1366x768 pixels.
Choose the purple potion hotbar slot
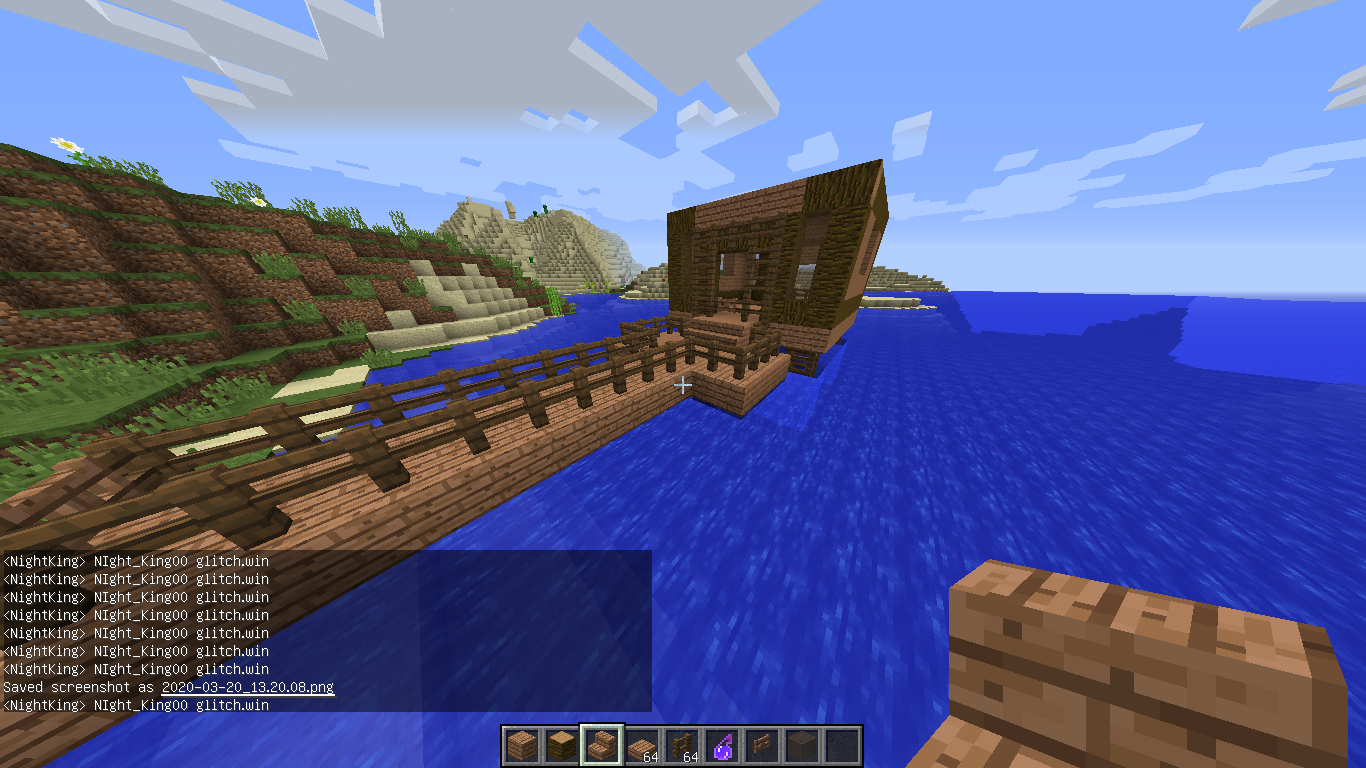click(722, 746)
